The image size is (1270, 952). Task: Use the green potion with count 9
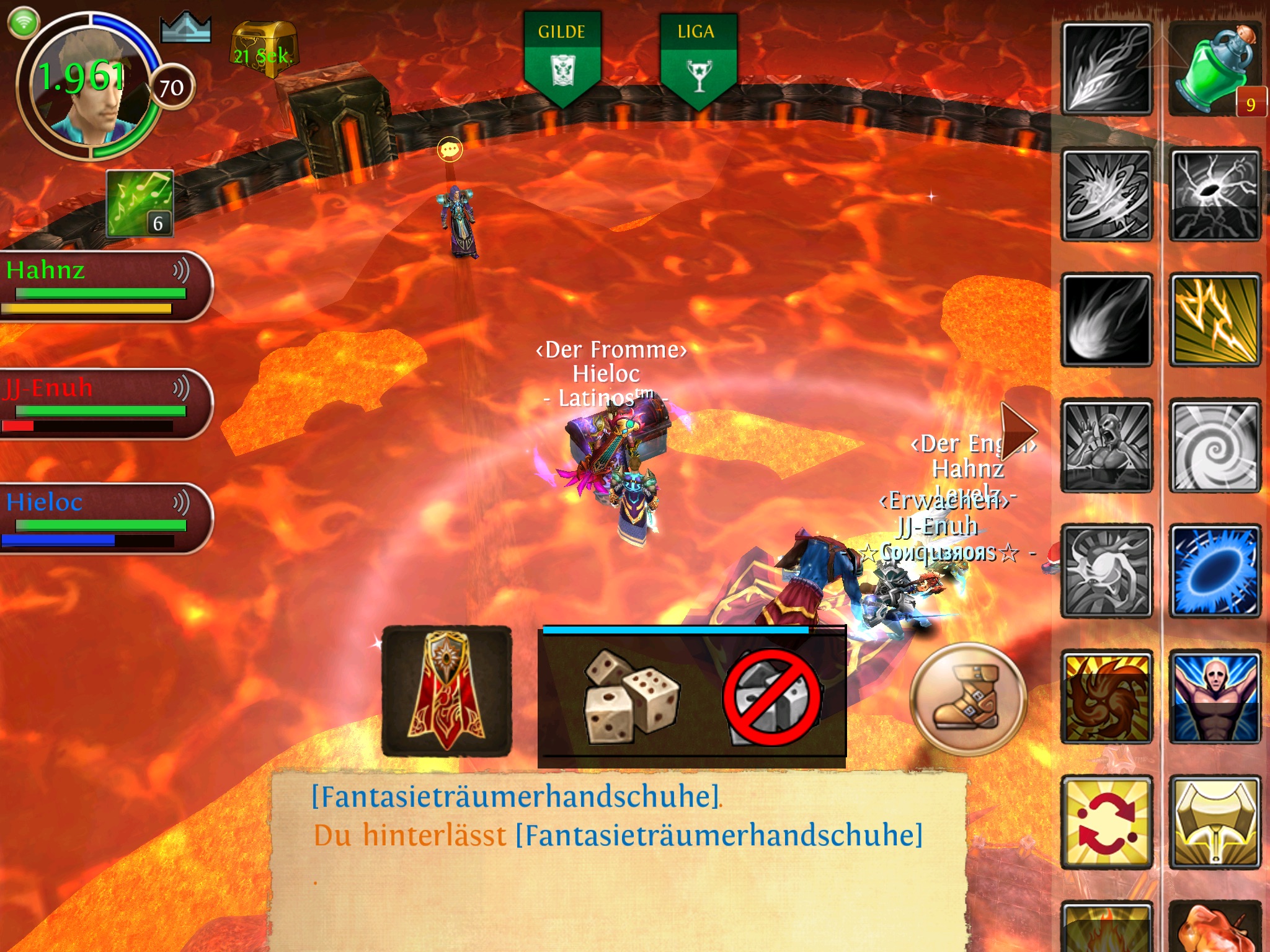point(1214,69)
